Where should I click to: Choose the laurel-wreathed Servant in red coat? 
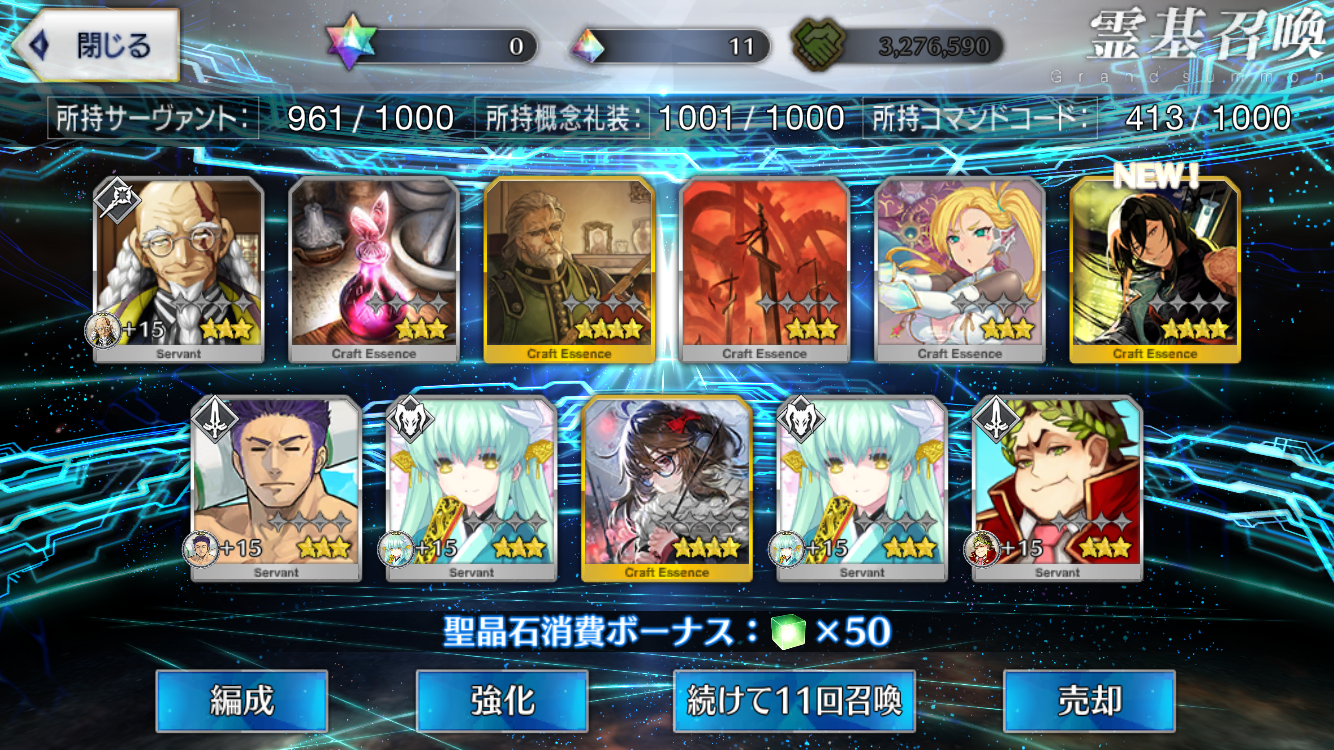point(1057,488)
